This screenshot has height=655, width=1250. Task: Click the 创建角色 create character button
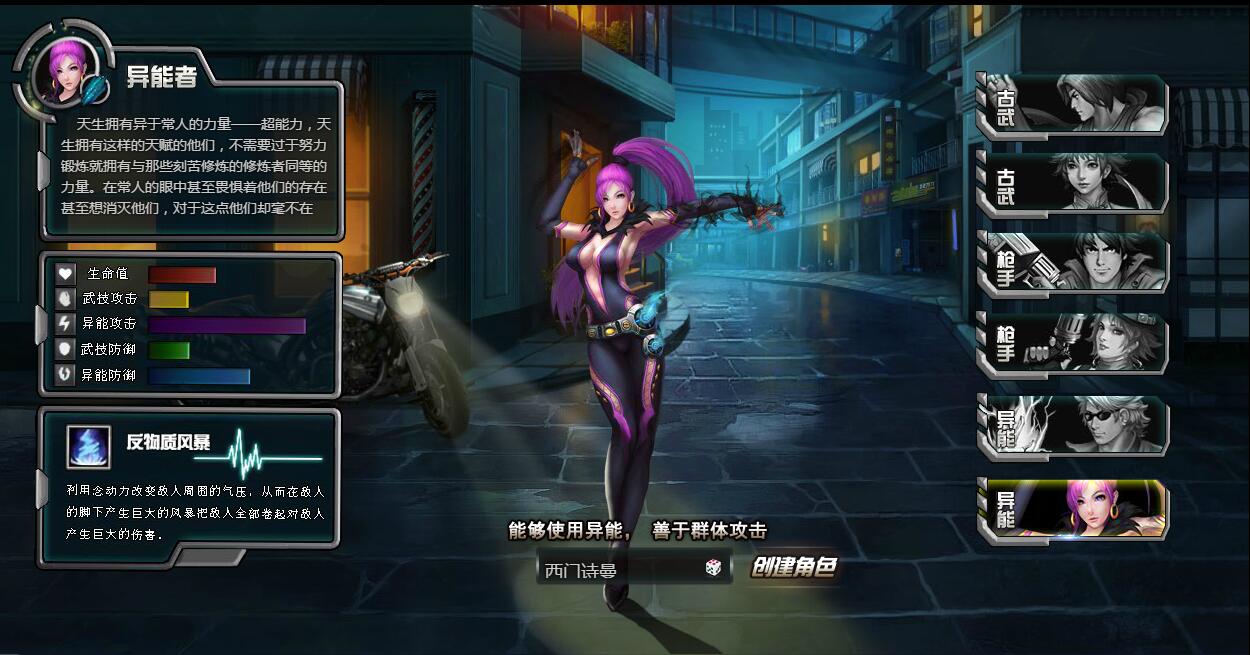tap(793, 568)
